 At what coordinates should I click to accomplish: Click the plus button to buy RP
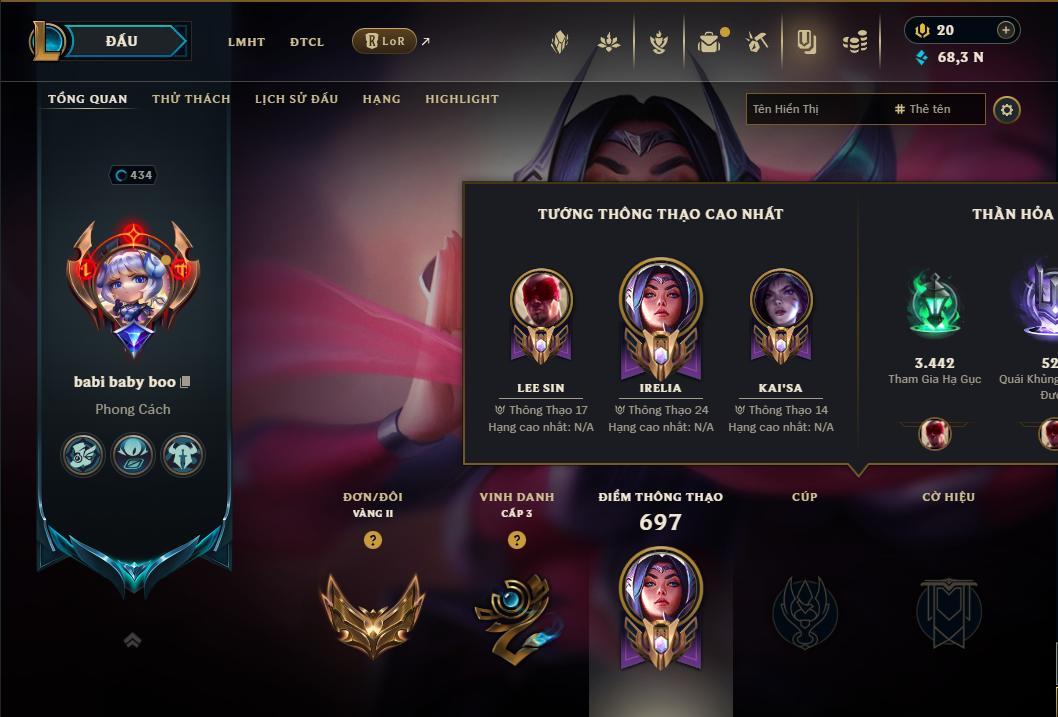pos(1006,30)
